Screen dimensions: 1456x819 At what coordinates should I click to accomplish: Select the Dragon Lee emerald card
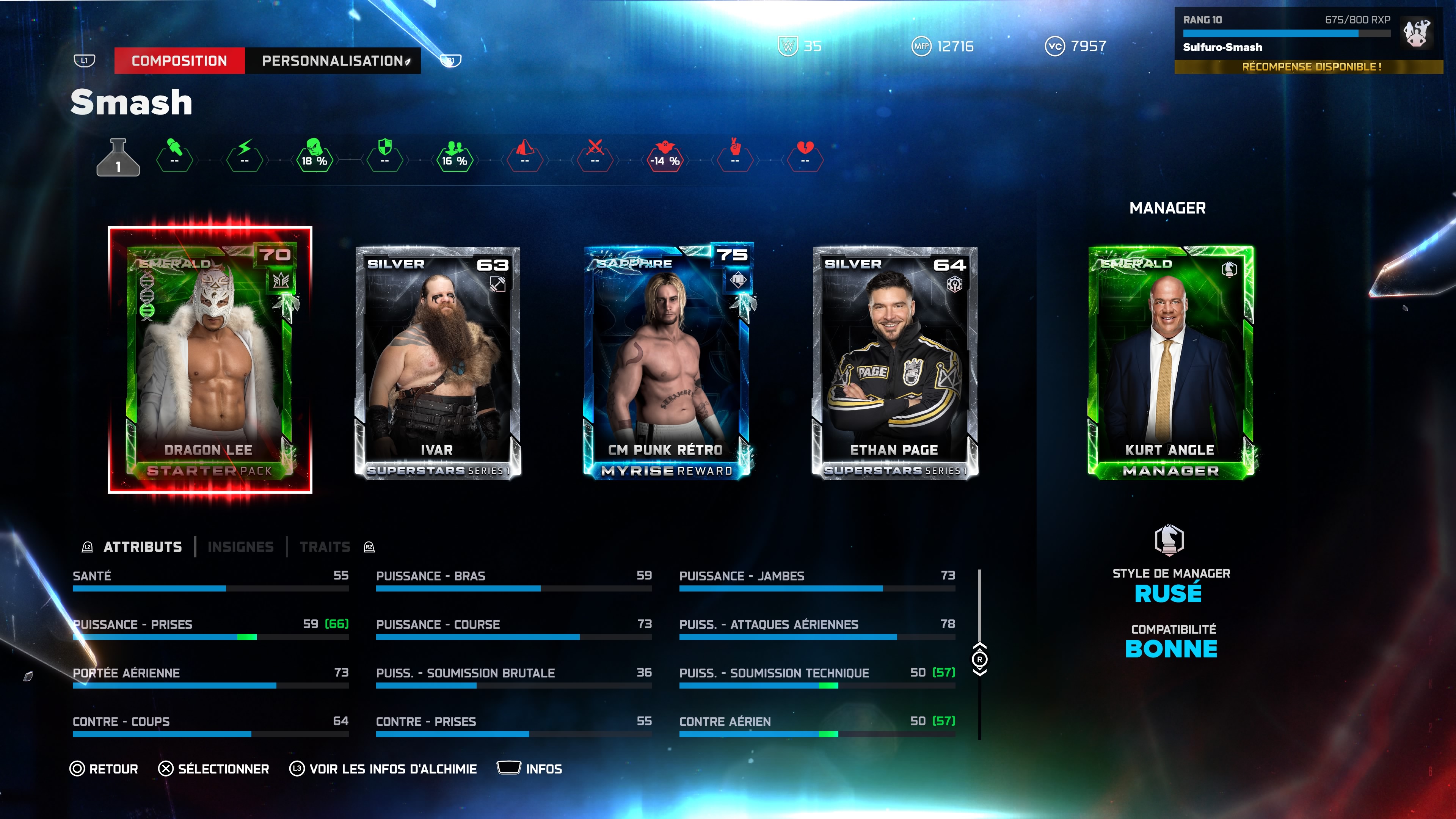click(x=210, y=360)
